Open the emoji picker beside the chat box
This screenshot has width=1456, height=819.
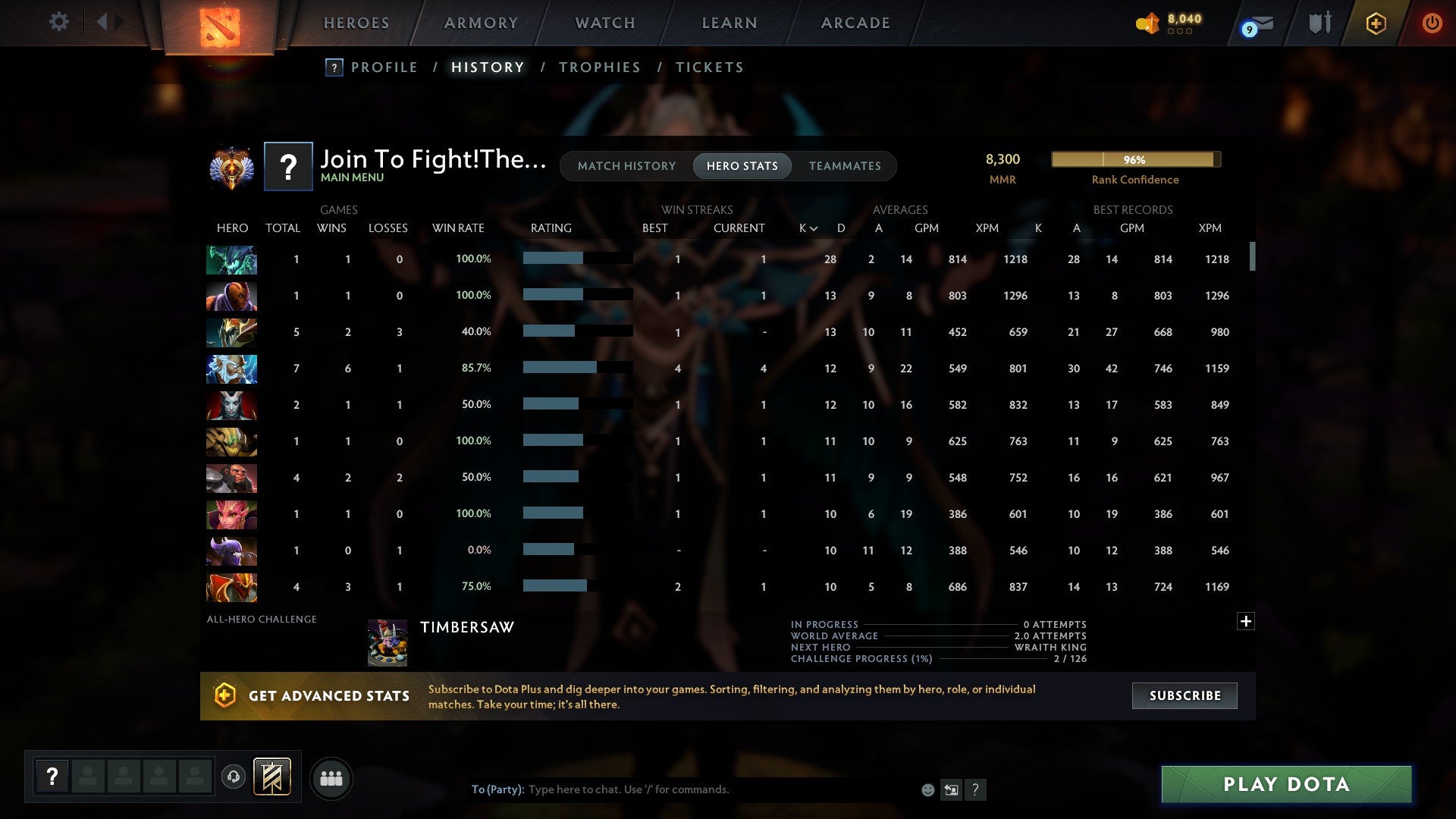pos(928,789)
